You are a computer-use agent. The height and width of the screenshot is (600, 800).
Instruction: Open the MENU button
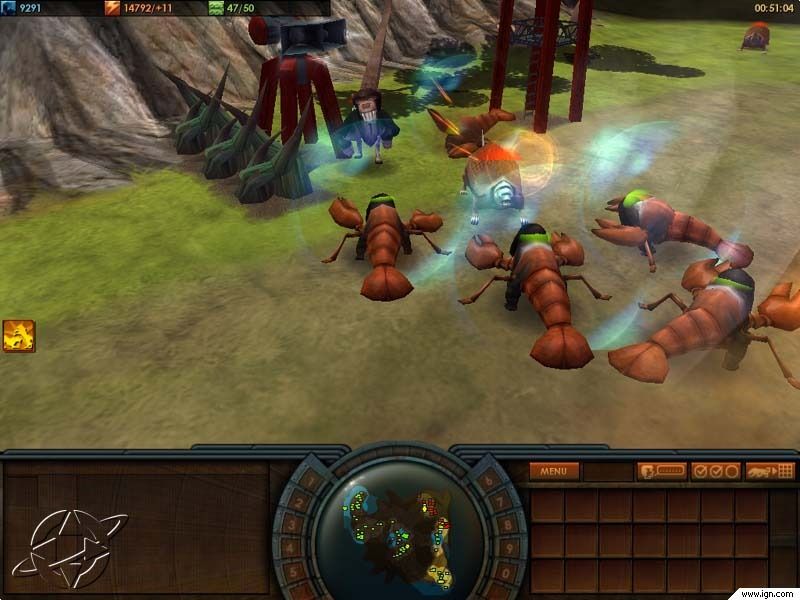554,471
